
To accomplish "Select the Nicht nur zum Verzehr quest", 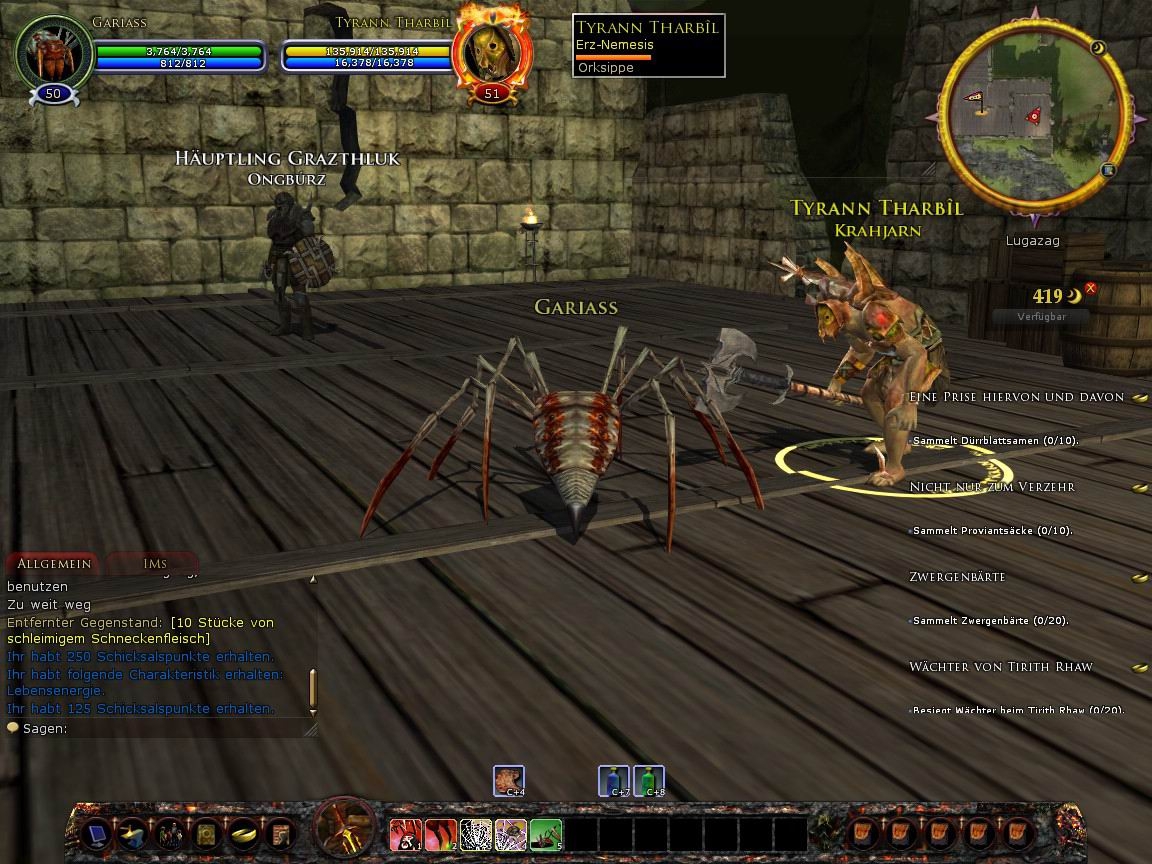I will pos(992,487).
